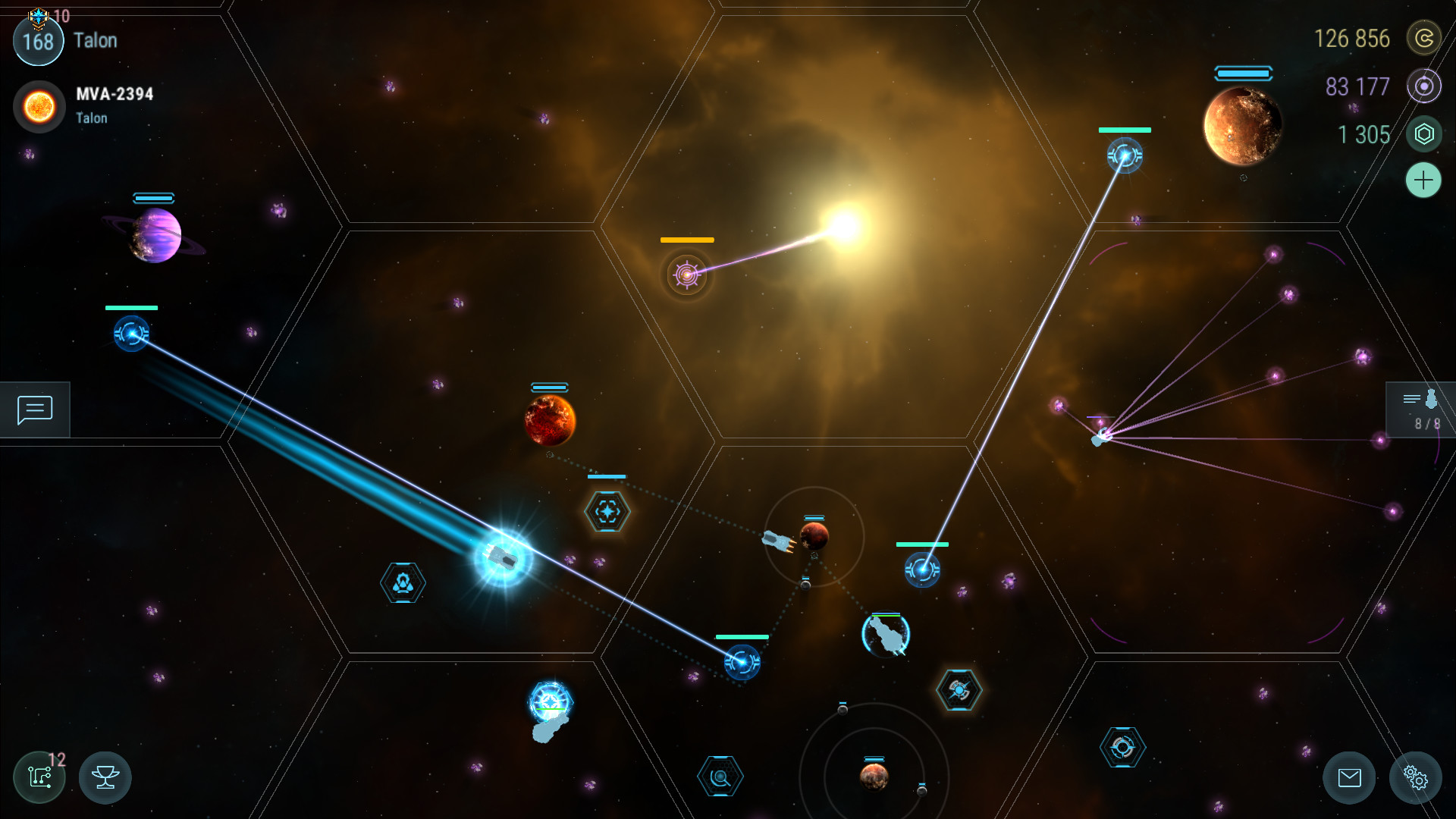The width and height of the screenshot is (1456, 819).
Task: Tap the orange-ringed station near the sun
Action: [x=686, y=275]
